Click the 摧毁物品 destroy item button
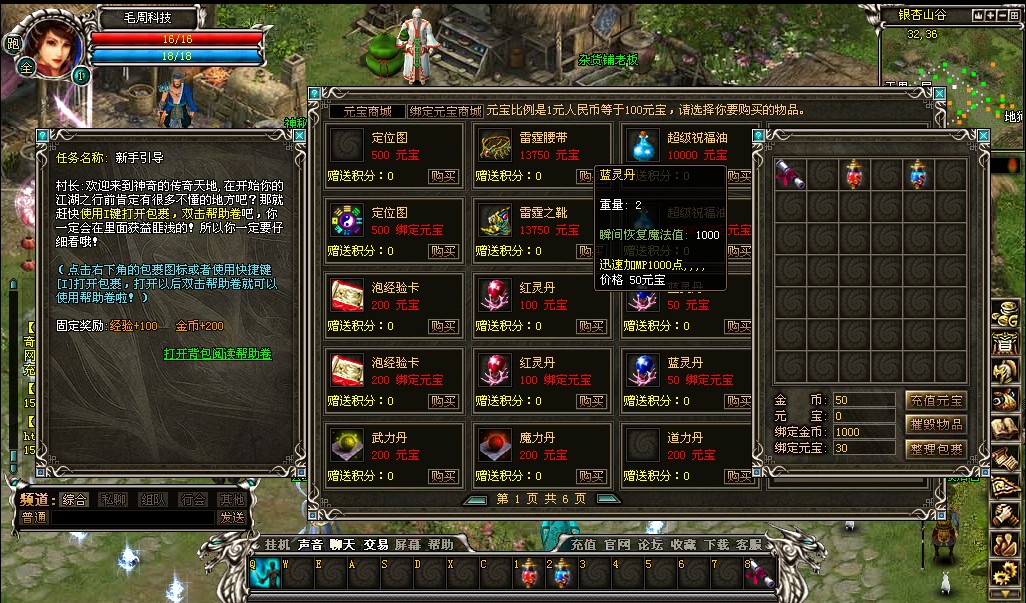 (x=935, y=425)
